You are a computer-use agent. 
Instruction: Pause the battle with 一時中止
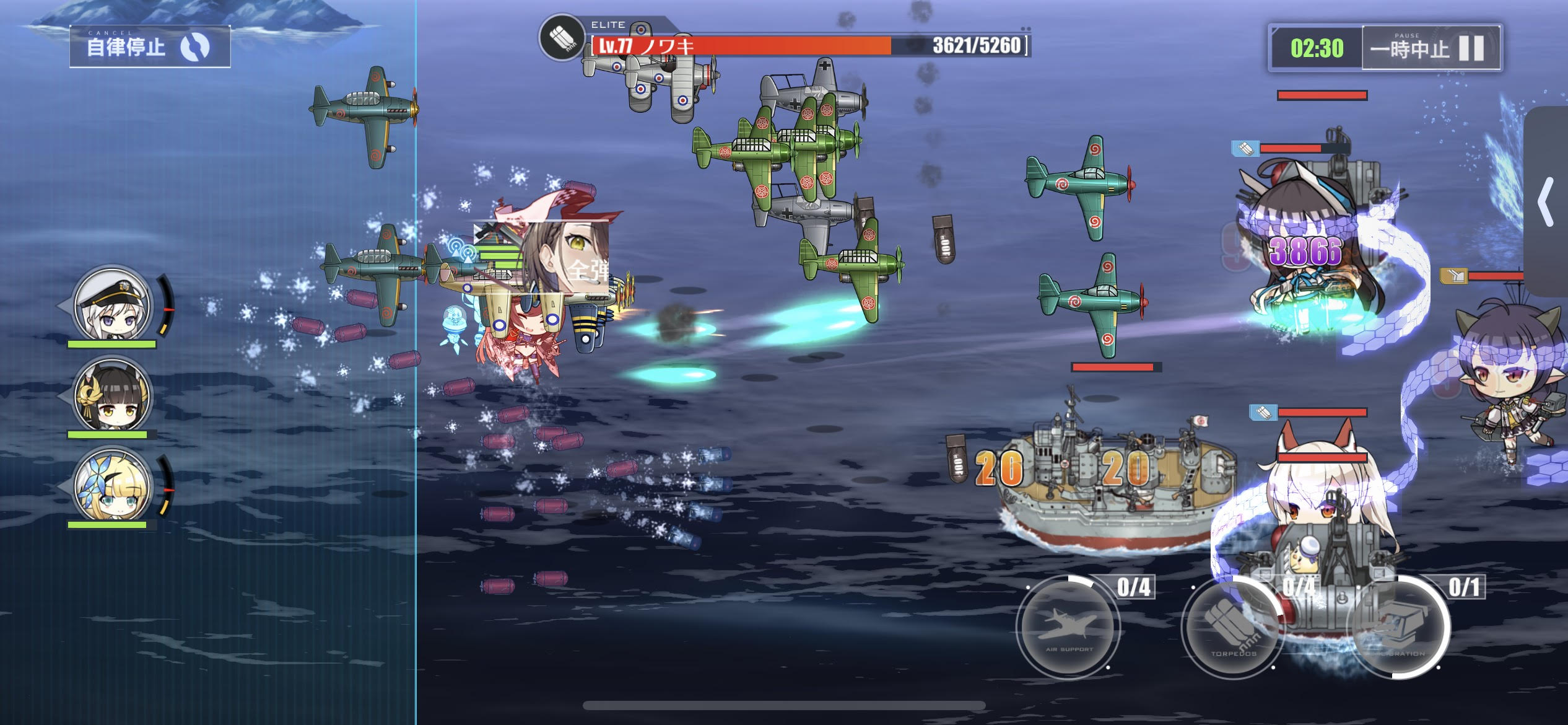click(1431, 48)
